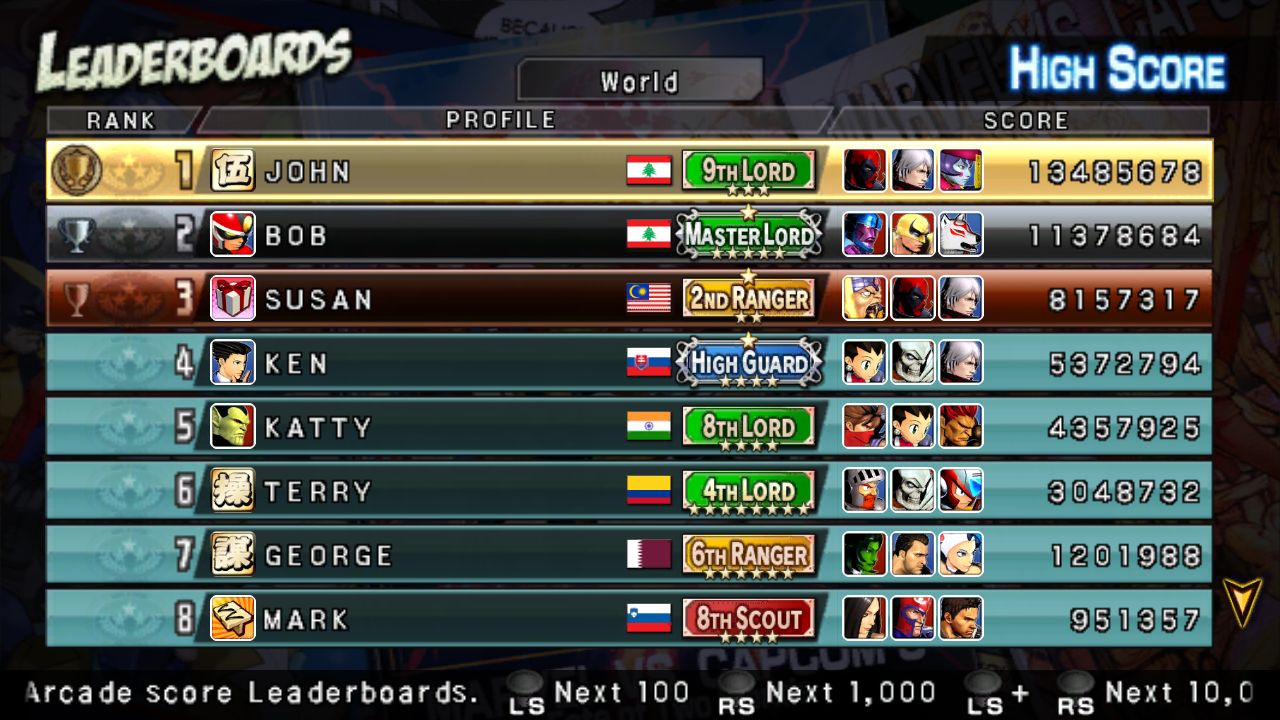Click the High Score board title
This screenshot has height=720, width=1280.
[1116, 70]
